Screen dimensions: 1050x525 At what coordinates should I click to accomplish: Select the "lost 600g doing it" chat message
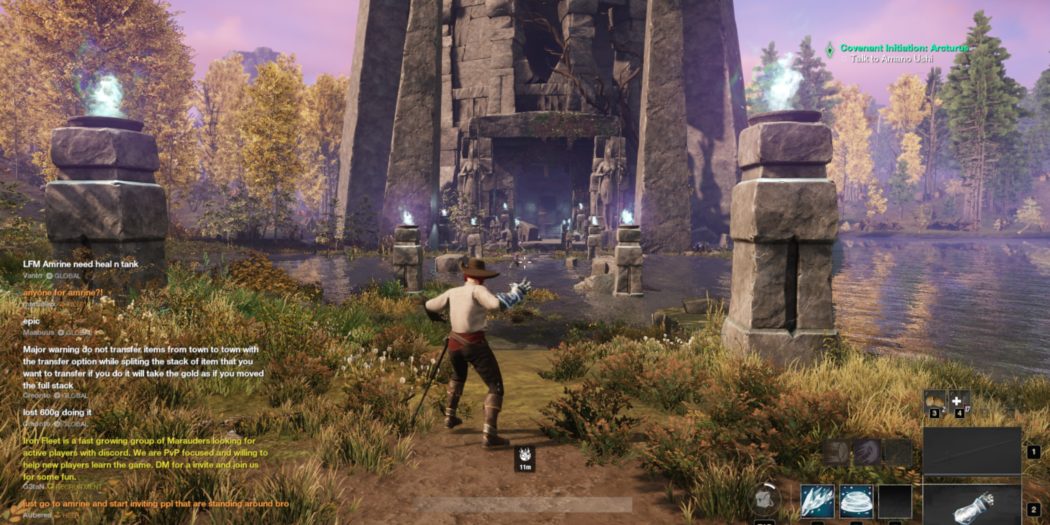[x=57, y=411]
